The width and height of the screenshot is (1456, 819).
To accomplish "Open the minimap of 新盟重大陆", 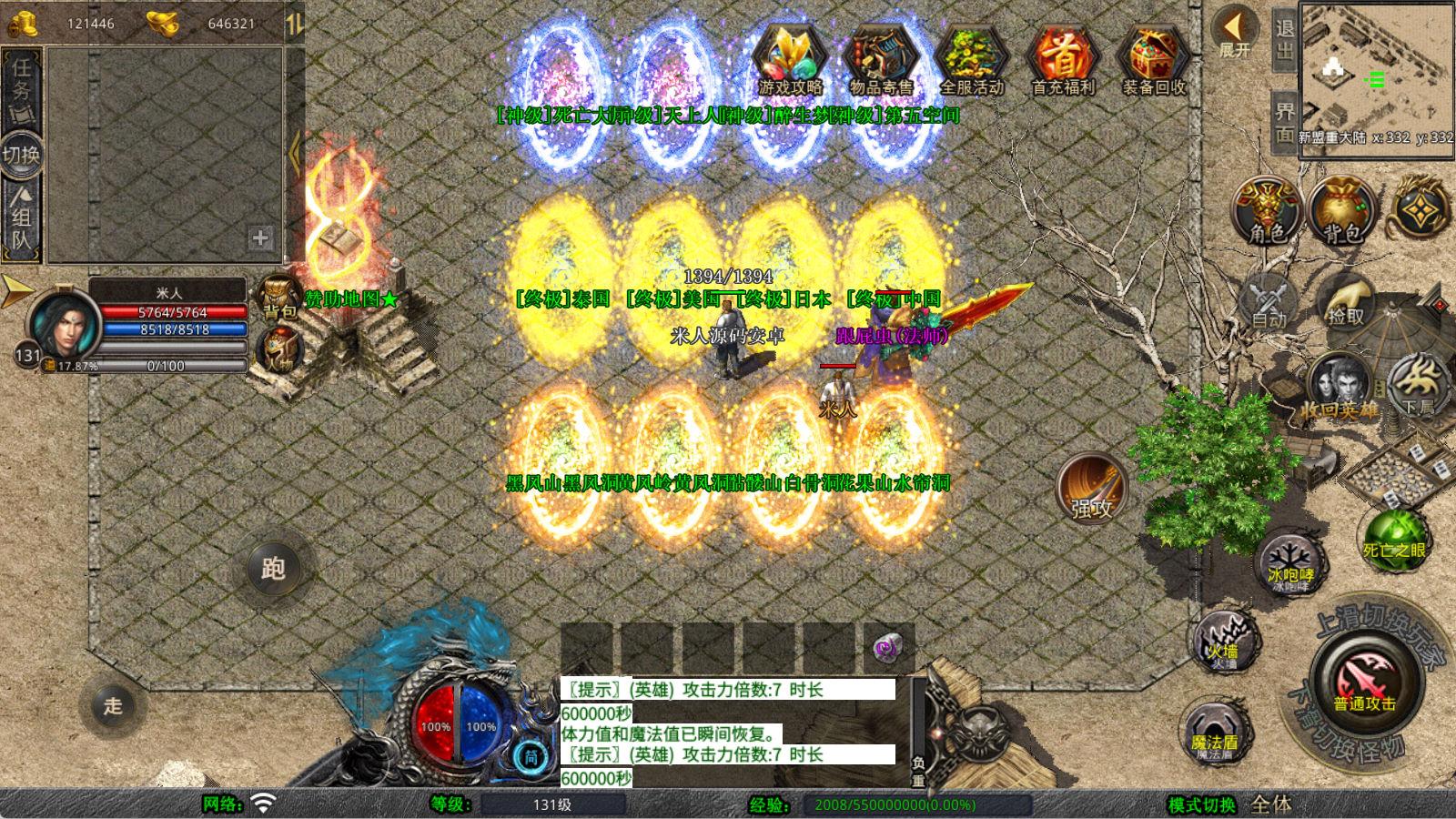I will [x=1376, y=73].
